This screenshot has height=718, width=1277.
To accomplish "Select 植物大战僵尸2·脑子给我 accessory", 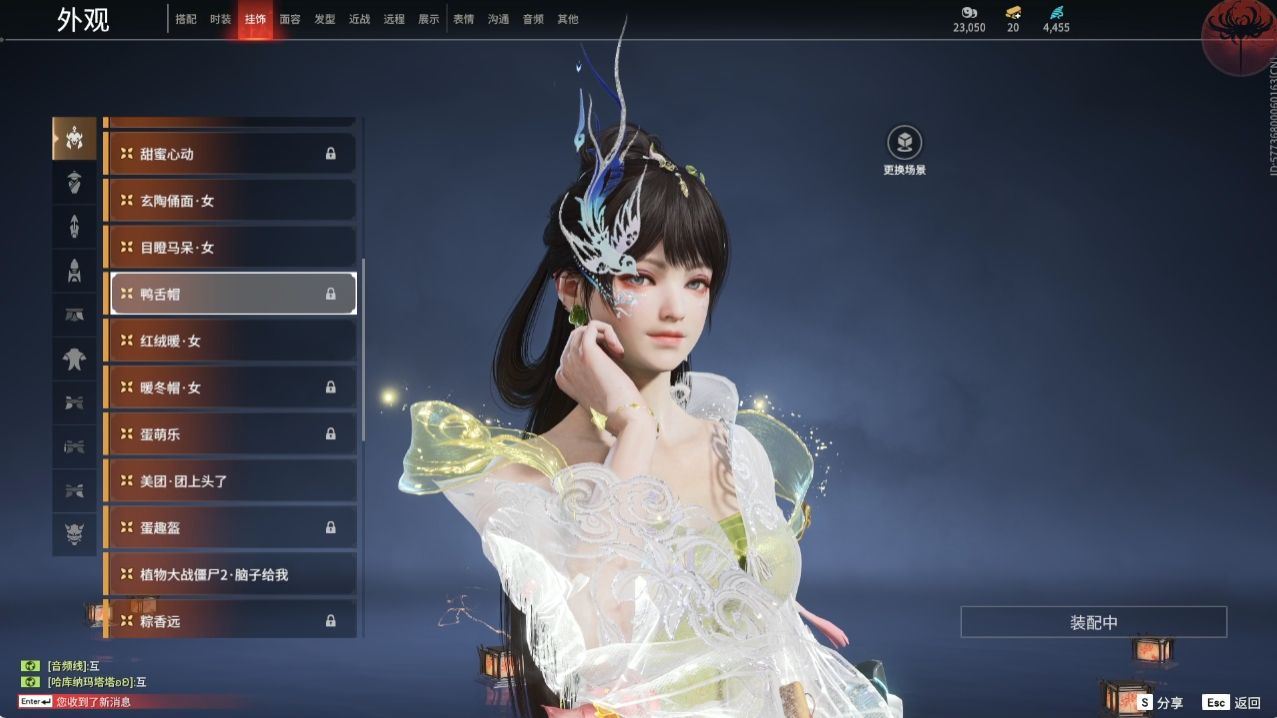I will tap(230, 575).
